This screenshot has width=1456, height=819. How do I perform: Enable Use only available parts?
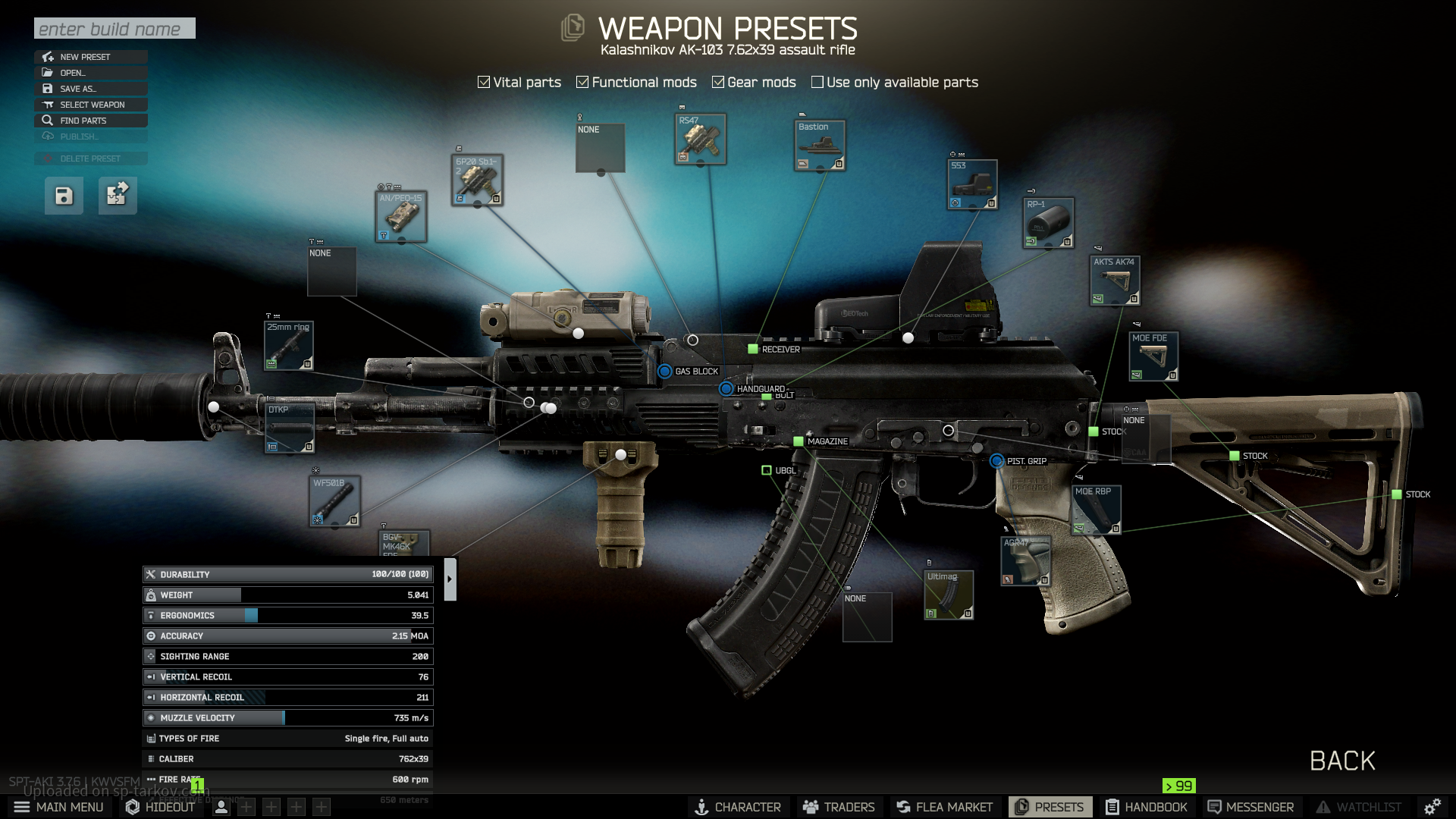click(817, 82)
